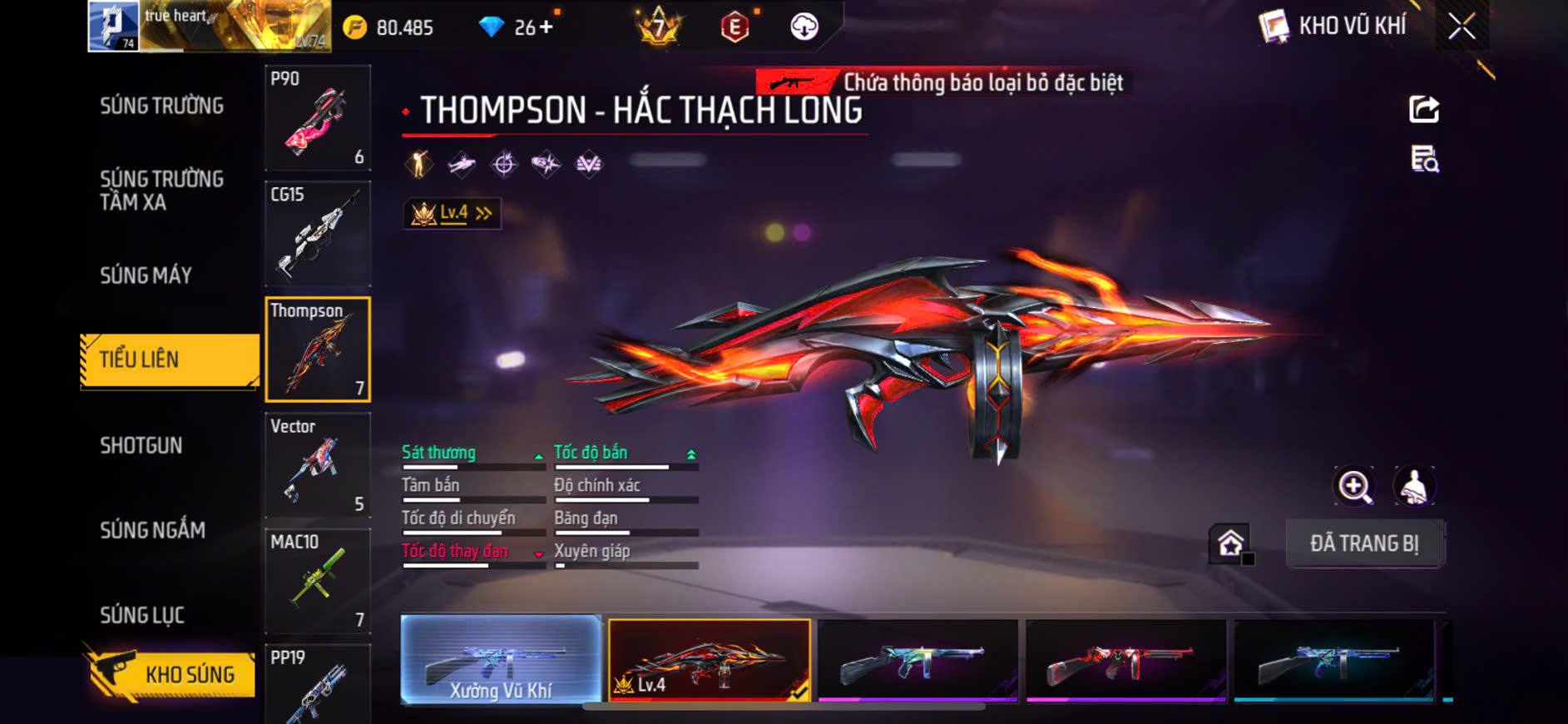Screen dimensions: 1568x724
Task: Select the PP19 weapon tile
Action: pyautogui.click(x=318, y=684)
